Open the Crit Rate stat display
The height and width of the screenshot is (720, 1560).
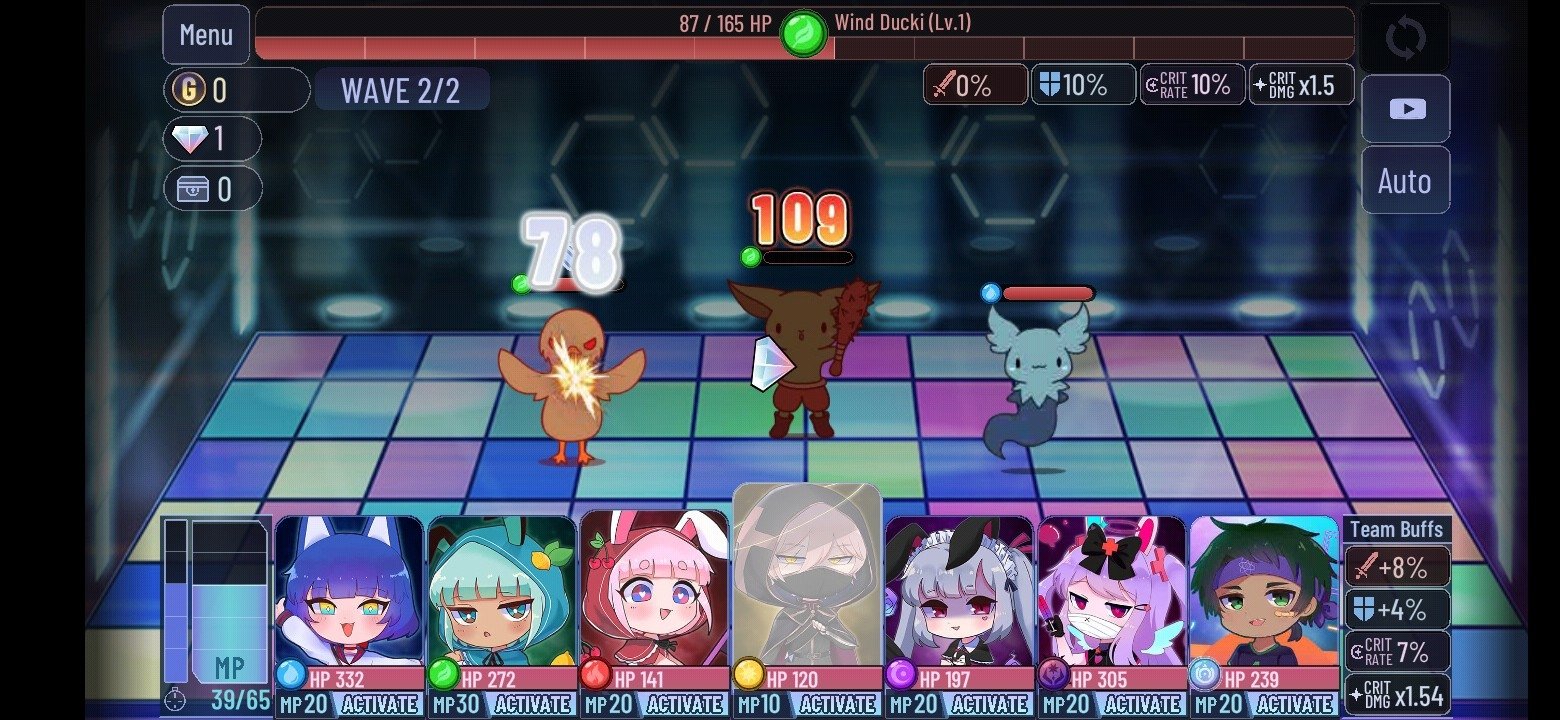pyautogui.click(x=1192, y=84)
